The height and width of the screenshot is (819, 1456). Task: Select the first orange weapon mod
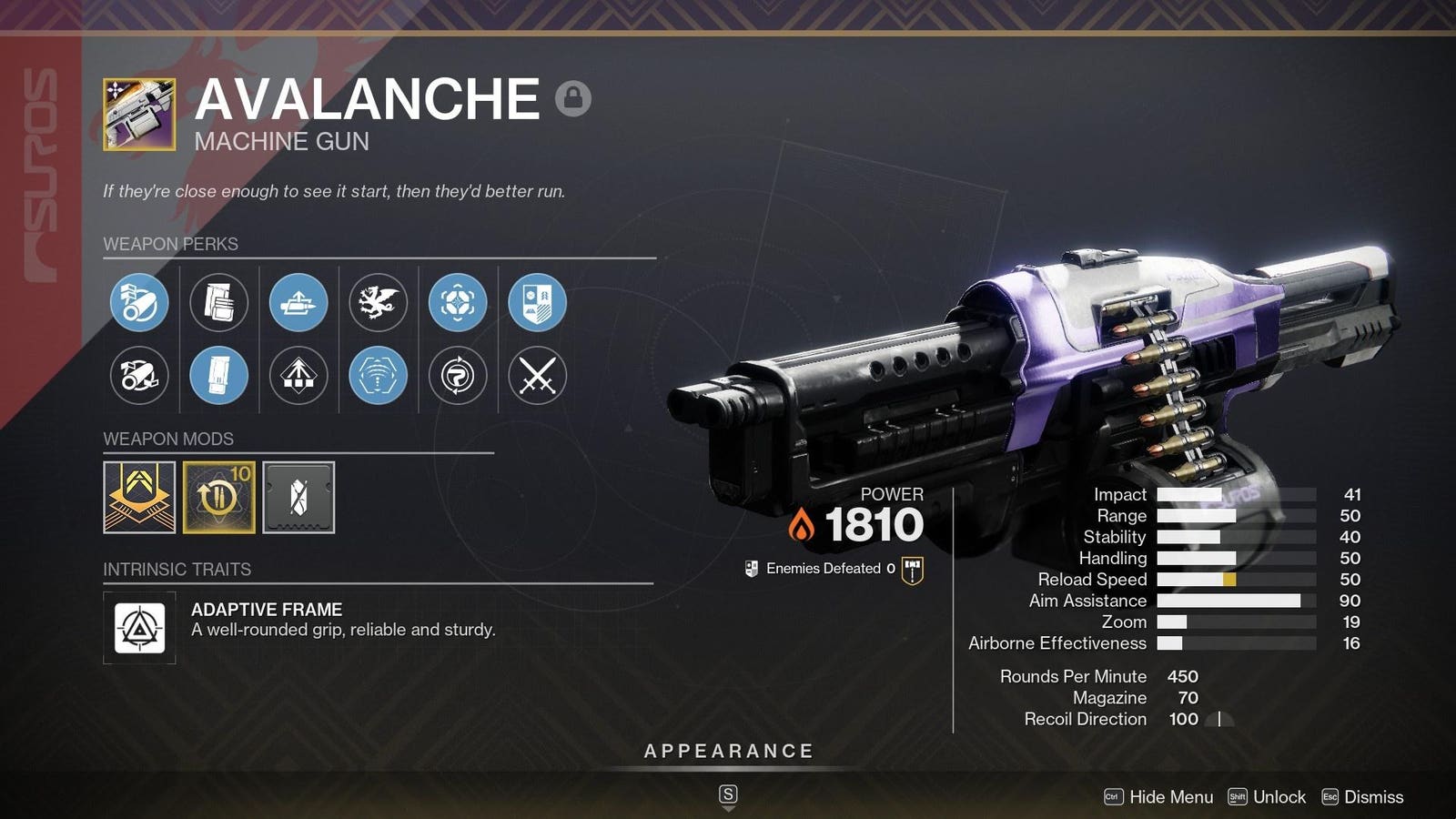(x=139, y=496)
